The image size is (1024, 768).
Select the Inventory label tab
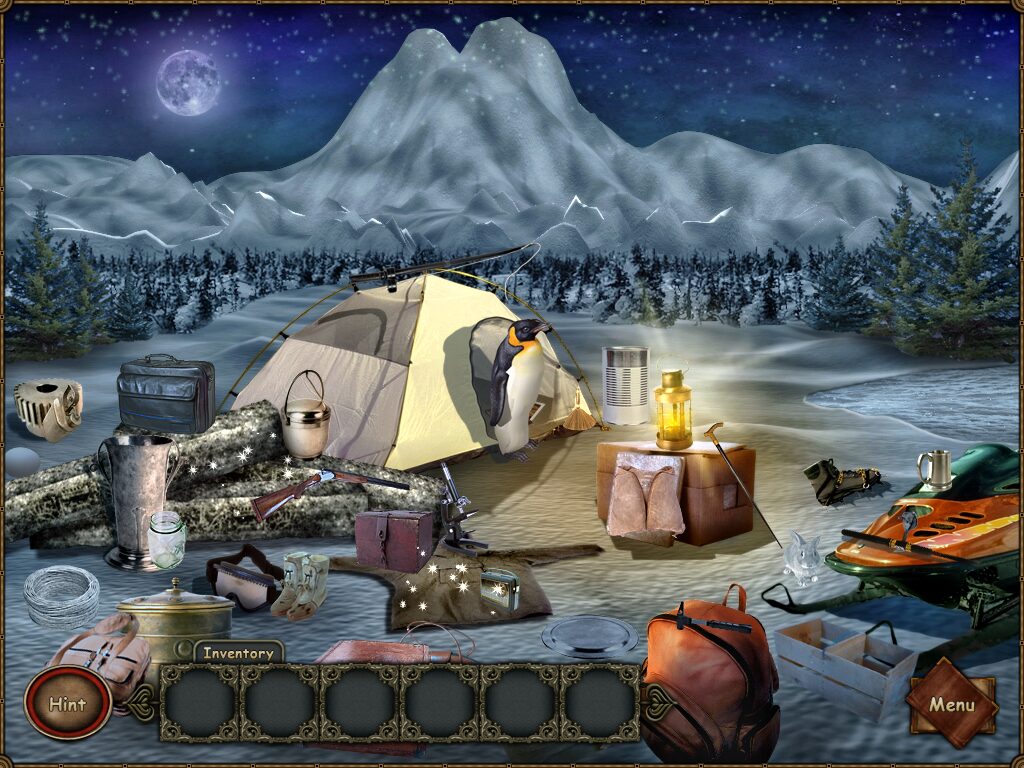[238, 653]
